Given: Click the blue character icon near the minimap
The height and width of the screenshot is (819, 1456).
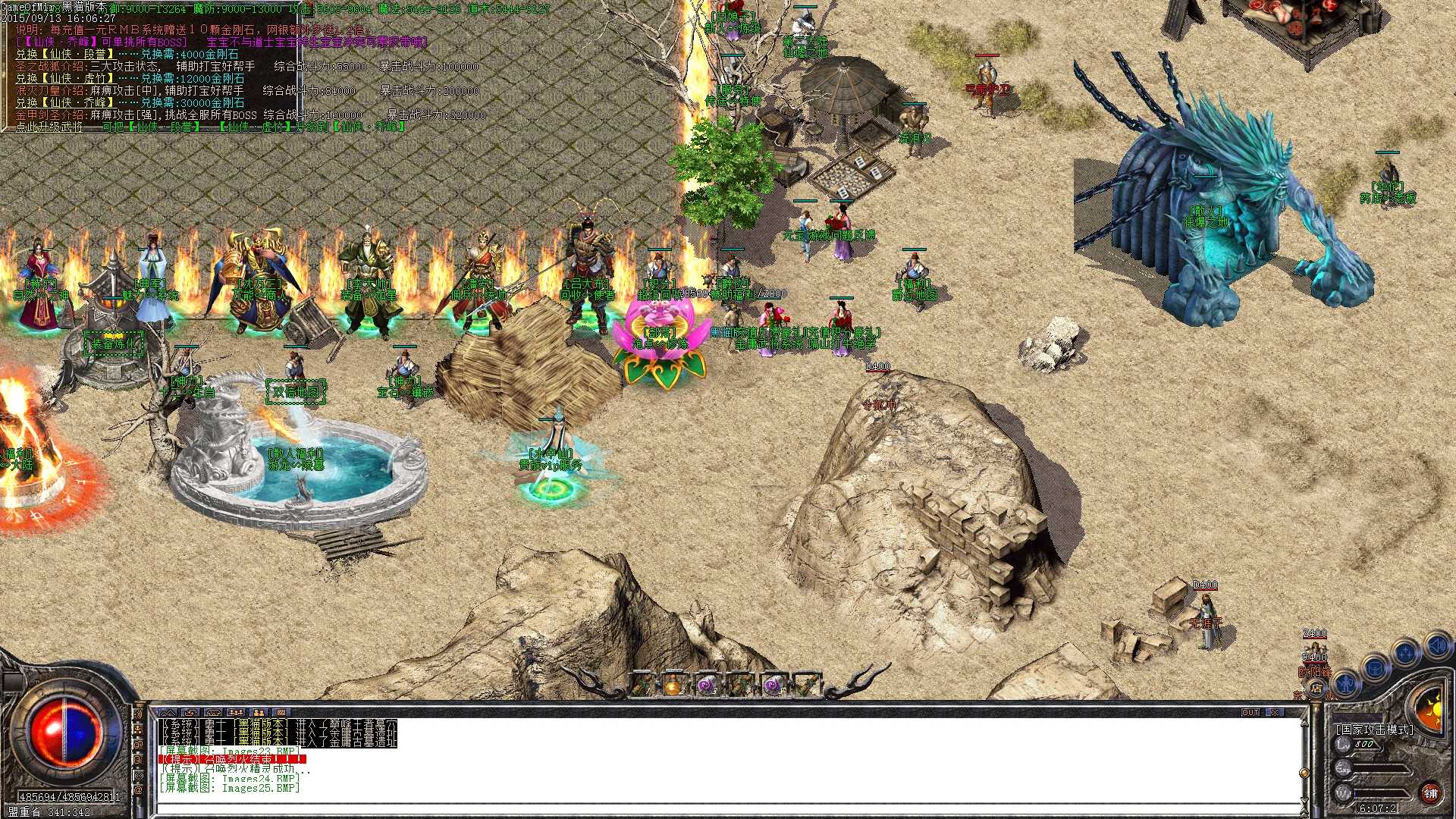Looking at the screenshot, I should [1345, 685].
